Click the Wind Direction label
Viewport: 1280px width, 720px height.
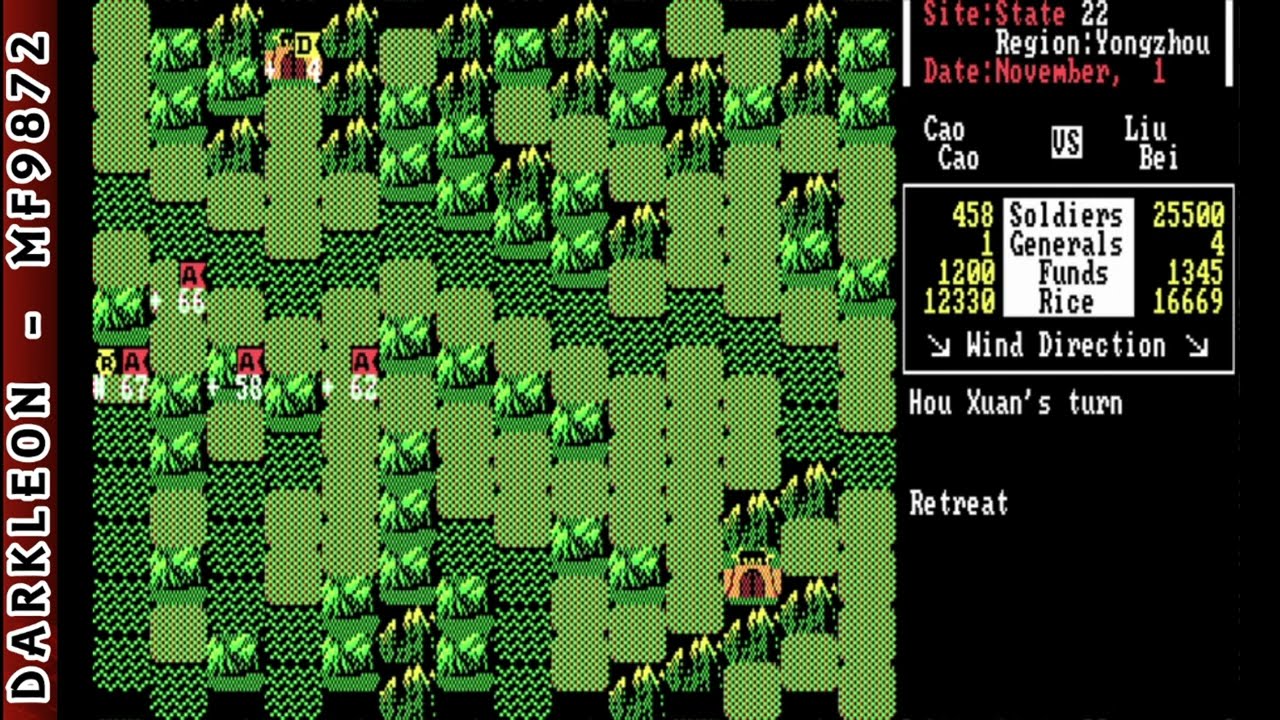pos(1069,346)
